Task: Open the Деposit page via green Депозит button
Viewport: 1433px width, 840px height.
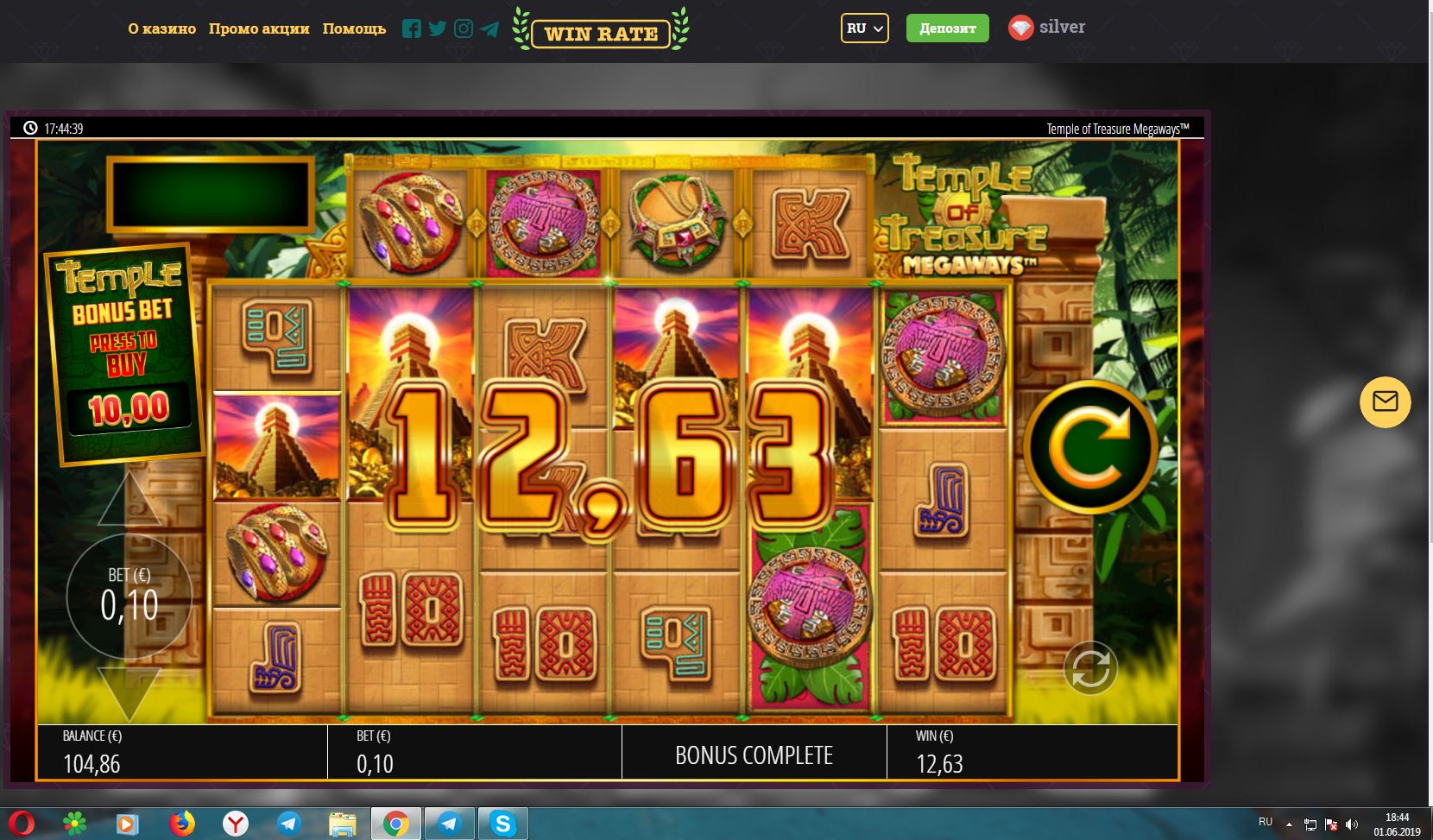Action: [x=947, y=28]
